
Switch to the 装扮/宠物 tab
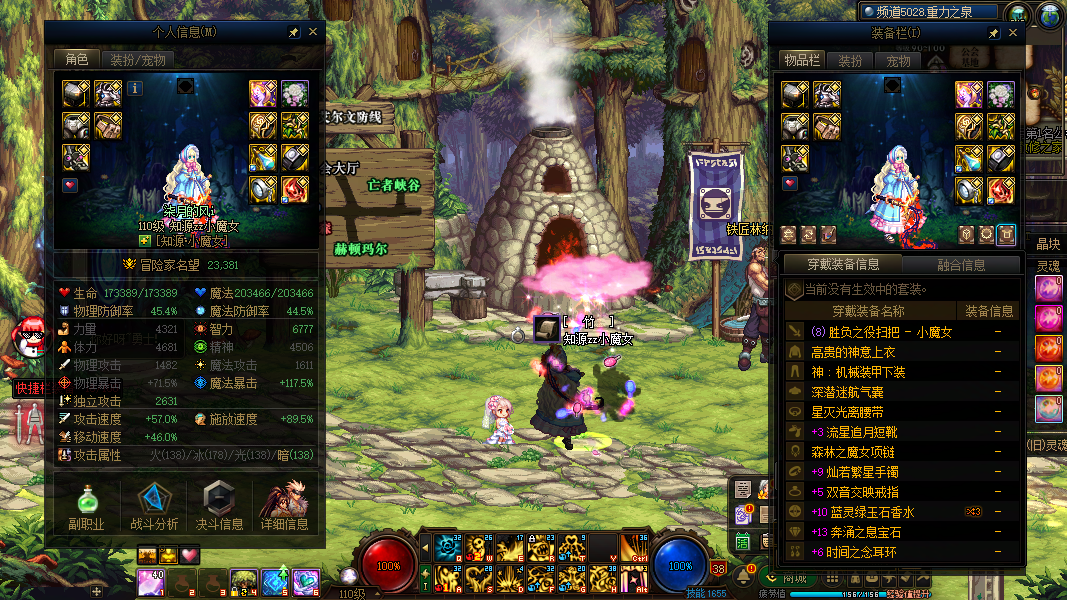click(139, 59)
